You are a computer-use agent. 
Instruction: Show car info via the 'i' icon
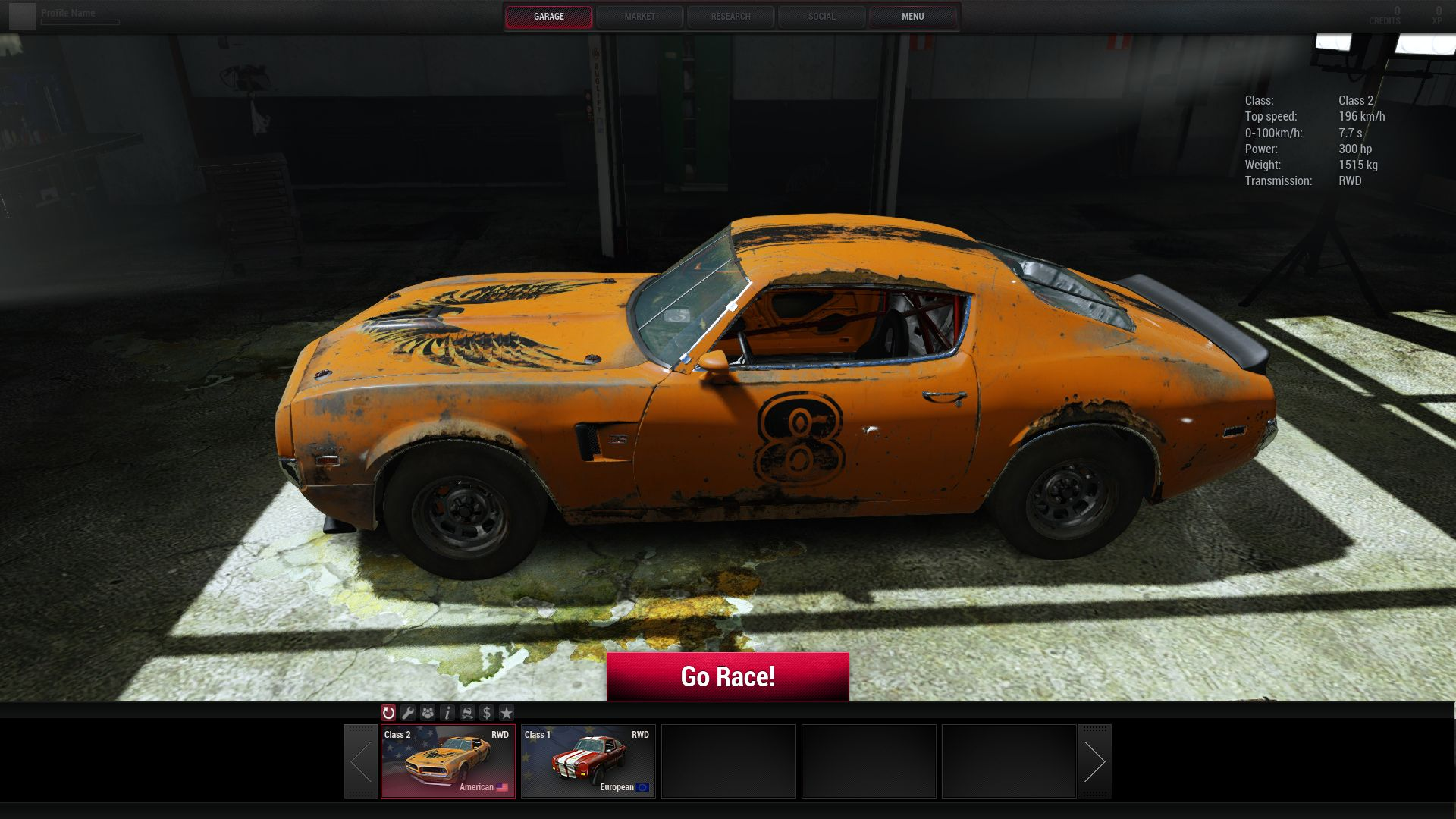click(447, 713)
